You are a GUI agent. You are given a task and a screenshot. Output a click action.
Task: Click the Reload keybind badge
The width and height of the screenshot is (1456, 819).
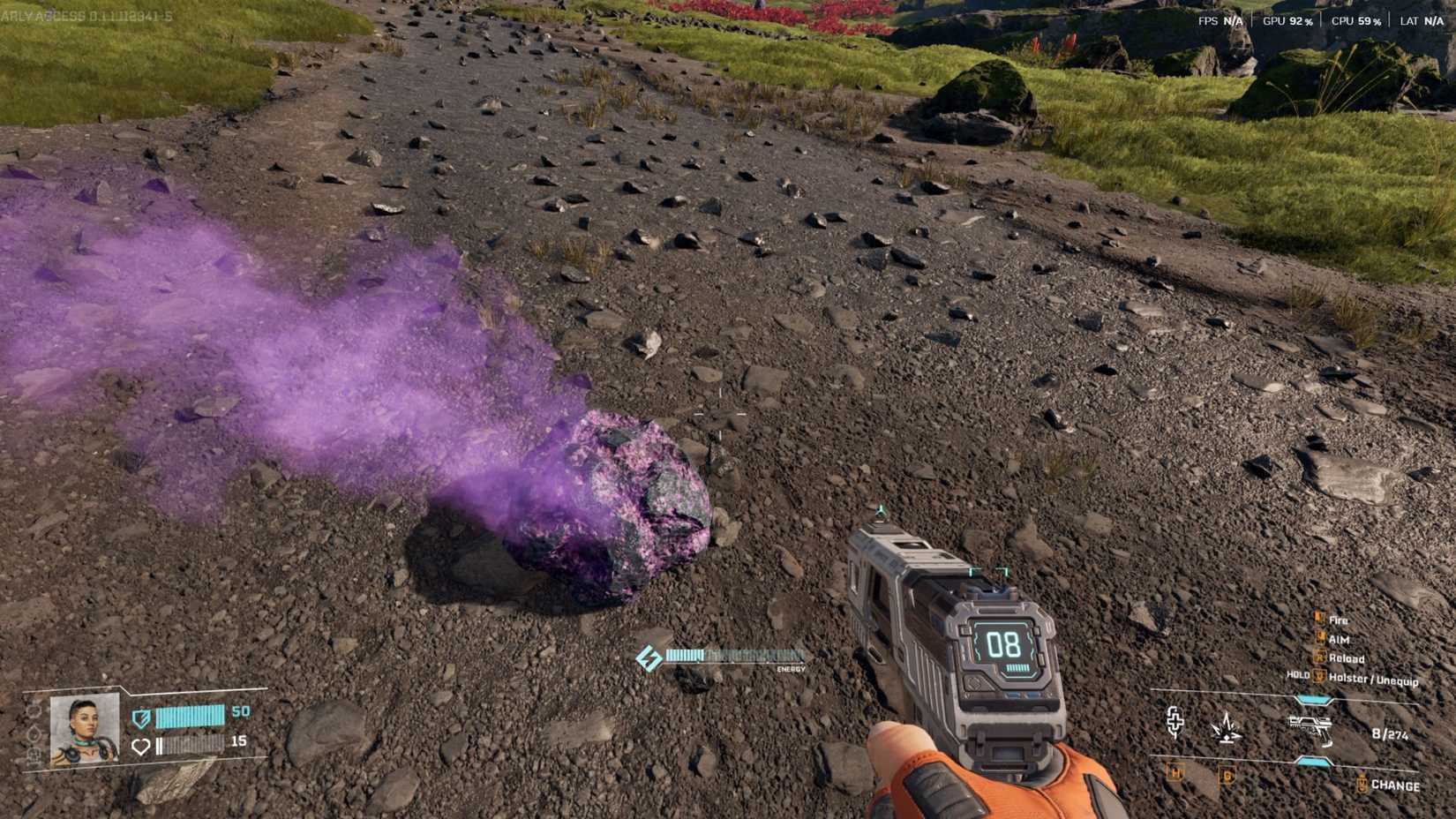tap(1318, 658)
